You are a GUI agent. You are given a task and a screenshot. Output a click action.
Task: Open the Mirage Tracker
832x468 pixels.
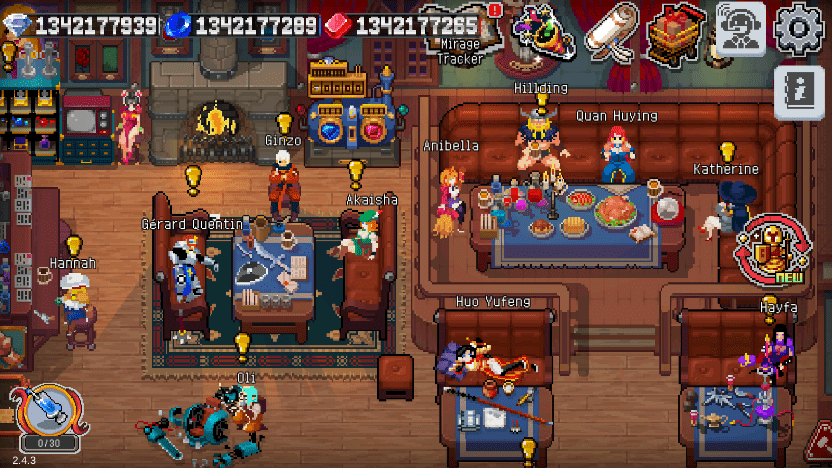click(x=461, y=33)
